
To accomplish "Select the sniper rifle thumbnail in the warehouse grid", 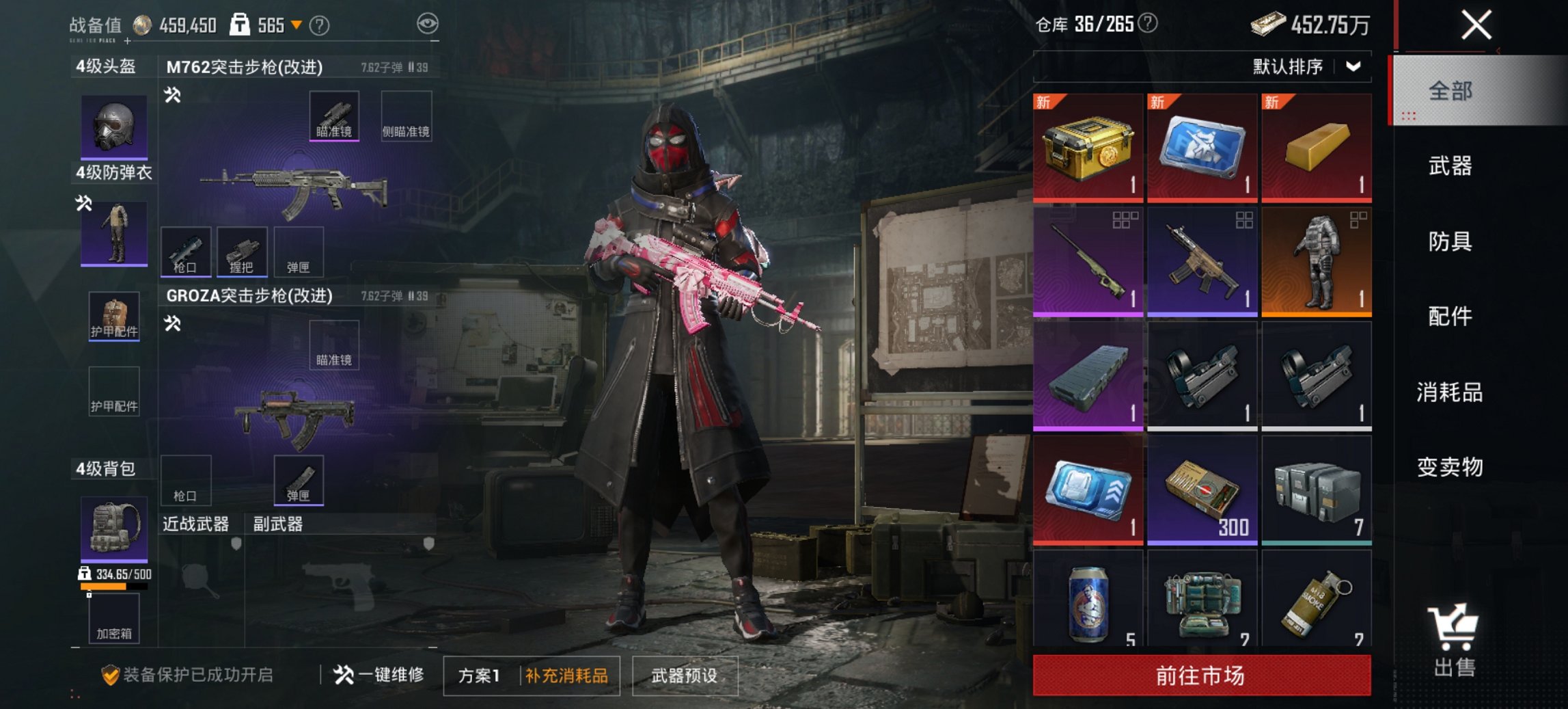I will (1087, 258).
